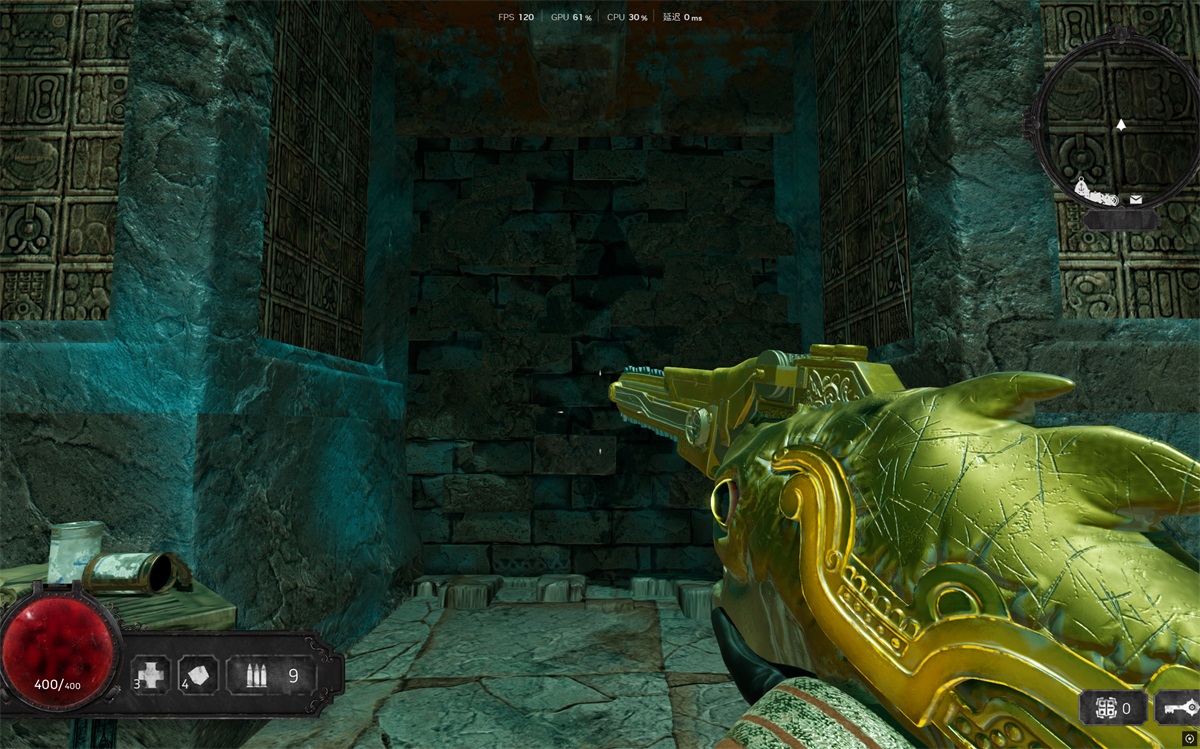Select the key item slot
The height and width of the screenshot is (749, 1200).
[1177, 709]
